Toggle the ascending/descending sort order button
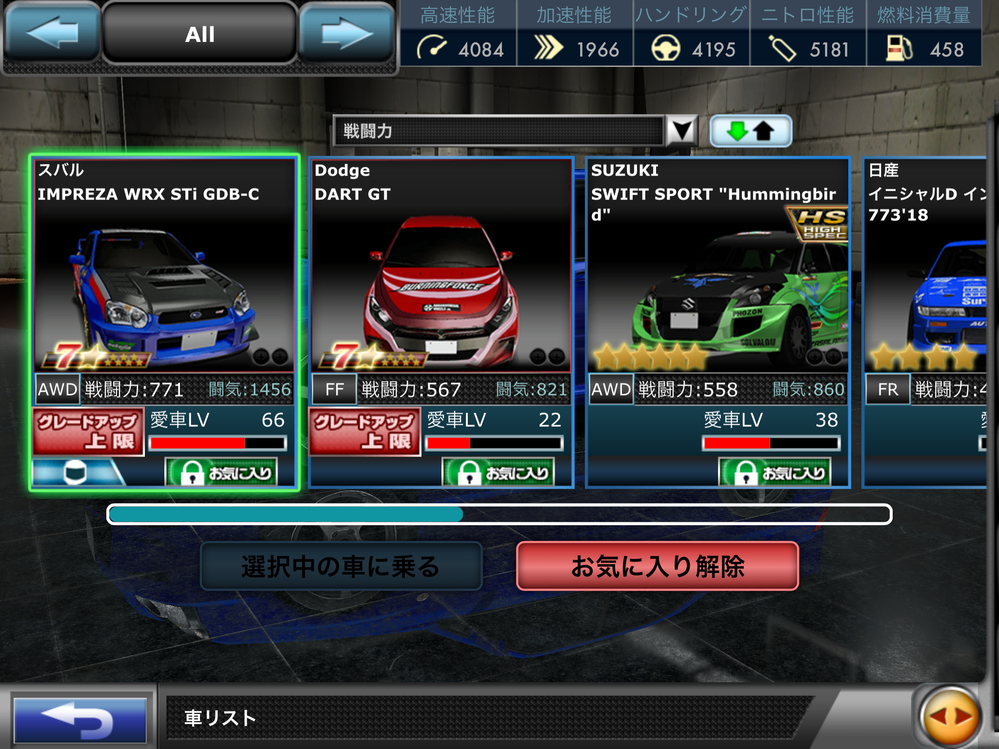This screenshot has width=999, height=749. click(750, 131)
